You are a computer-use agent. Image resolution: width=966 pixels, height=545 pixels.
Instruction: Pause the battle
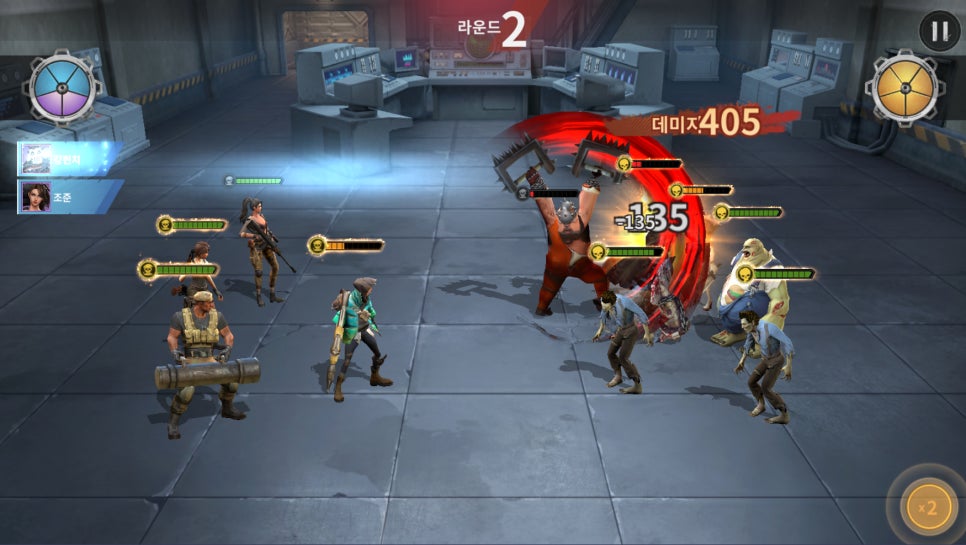[939, 31]
